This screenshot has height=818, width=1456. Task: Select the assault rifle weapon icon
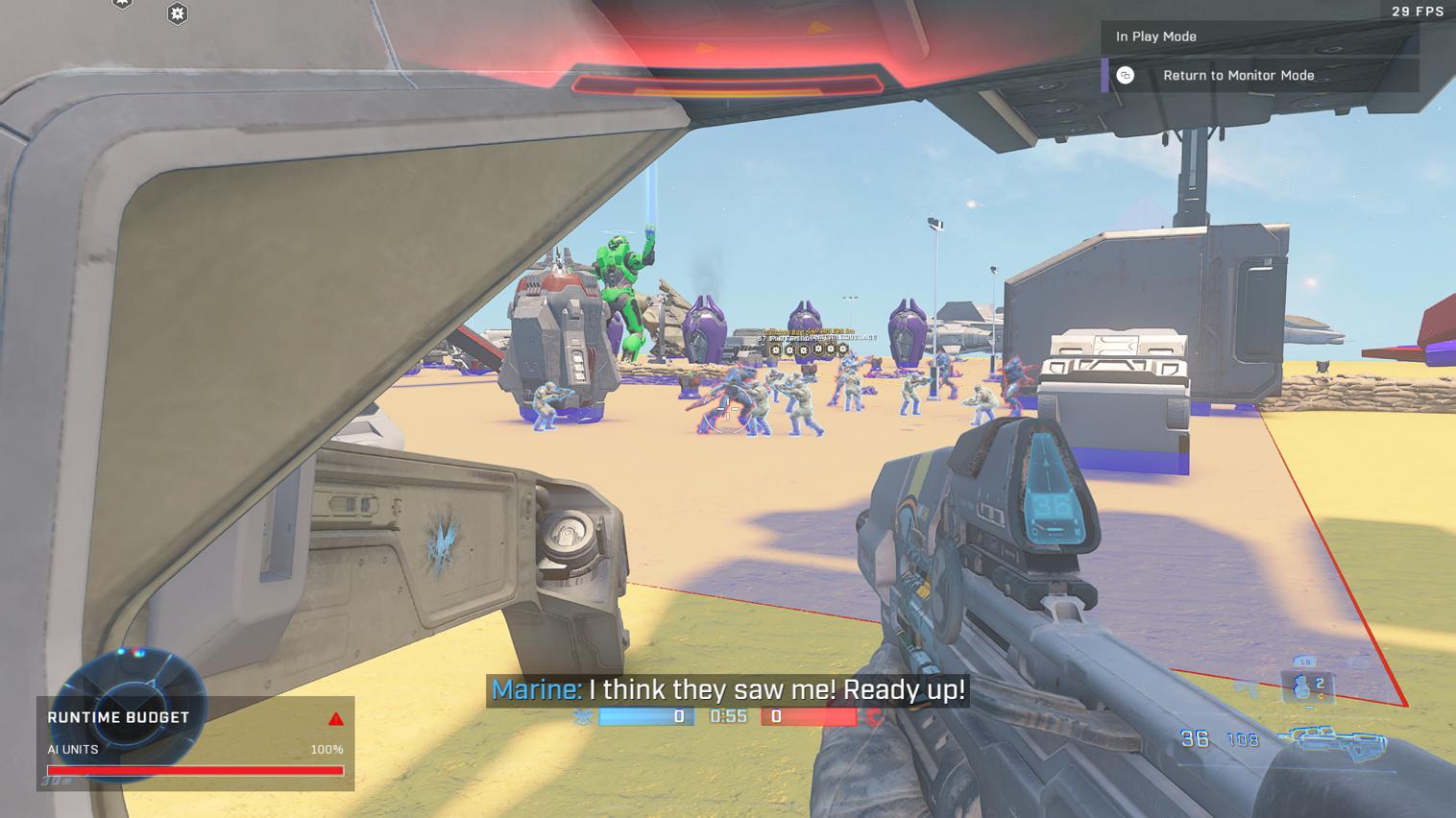coord(1338,741)
